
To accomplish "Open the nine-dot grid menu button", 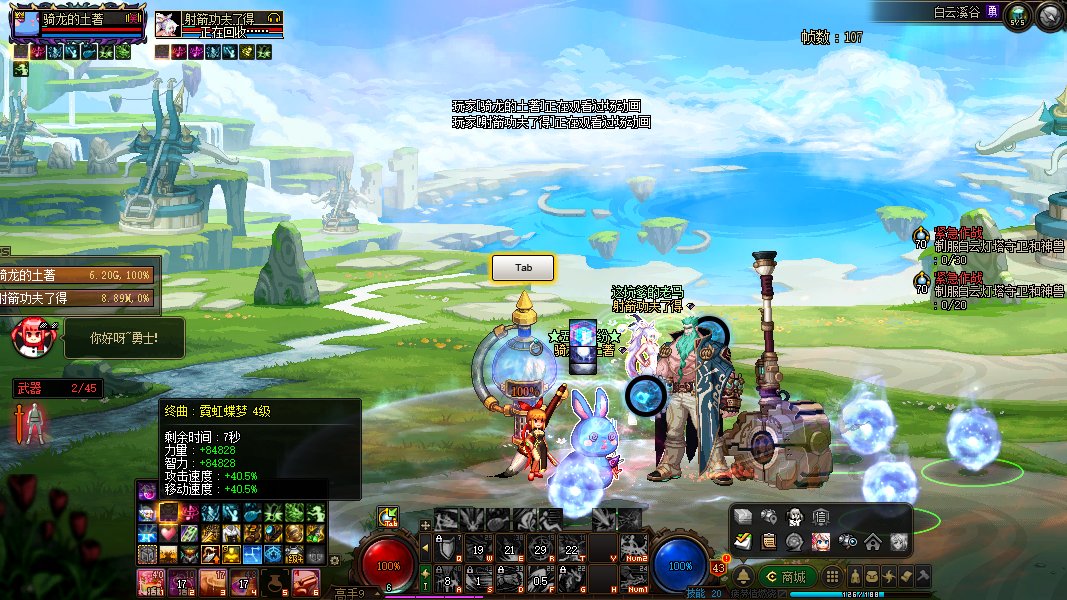I will [x=832, y=577].
